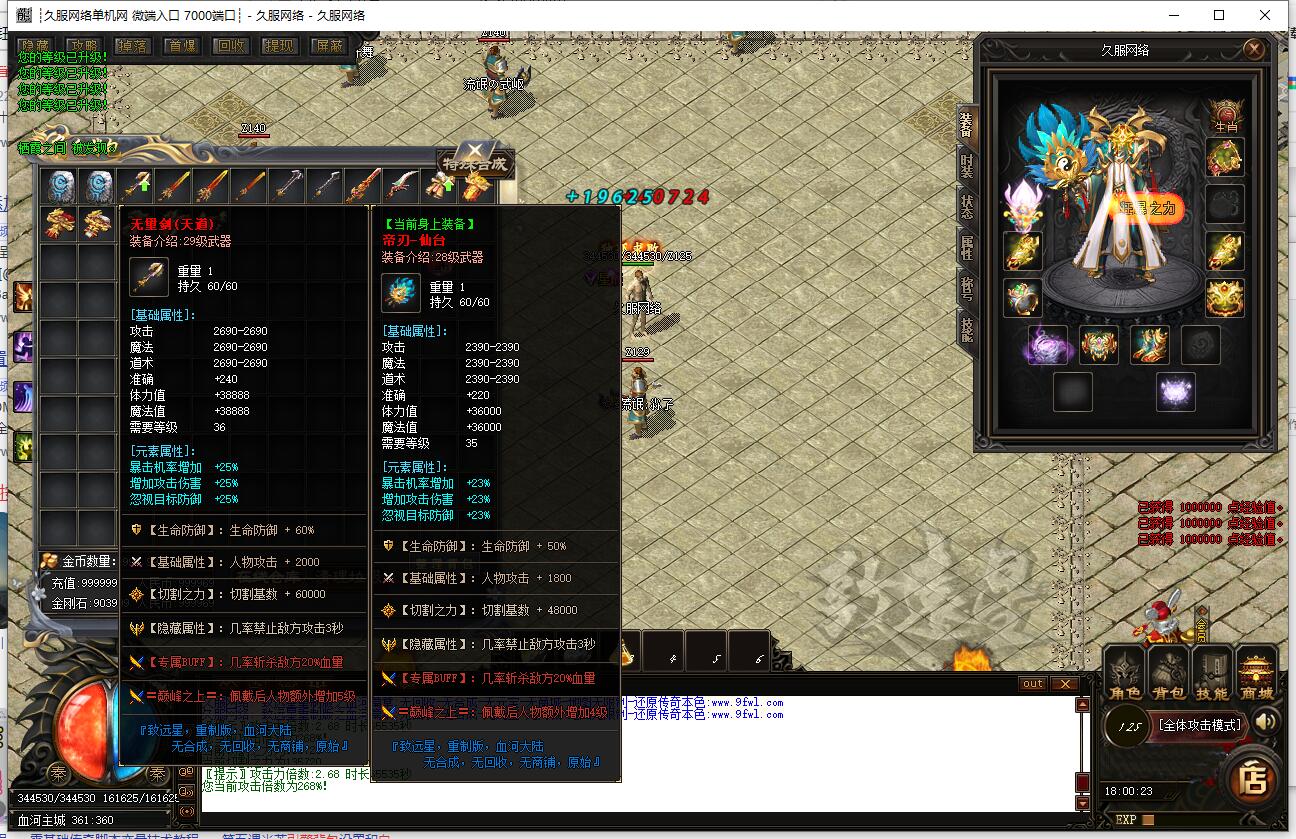1296x839 pixels.
Task: Click the 首爆 first-kill button
Action: coord(182,46)
